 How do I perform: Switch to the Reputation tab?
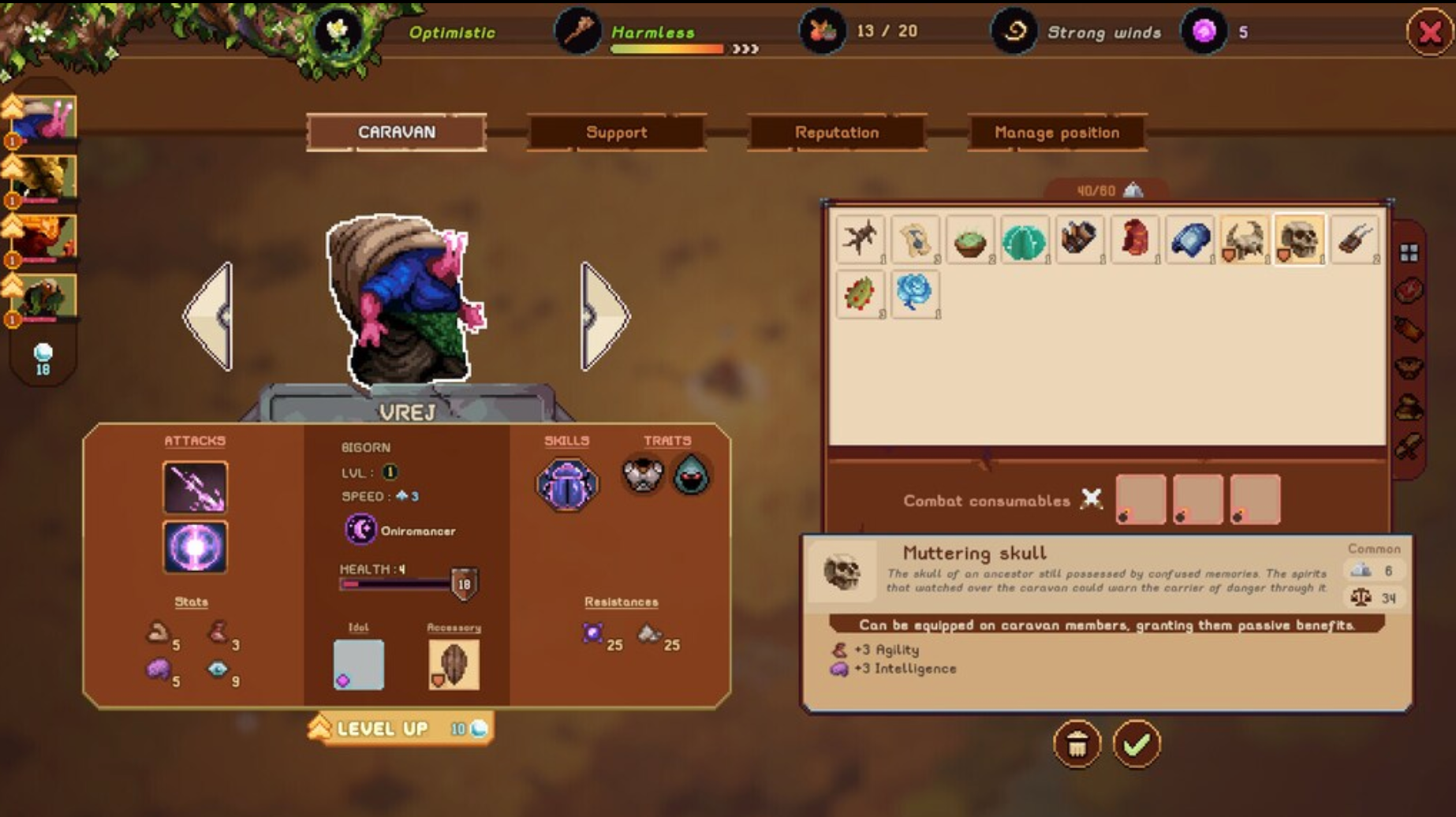coord(838,132)
